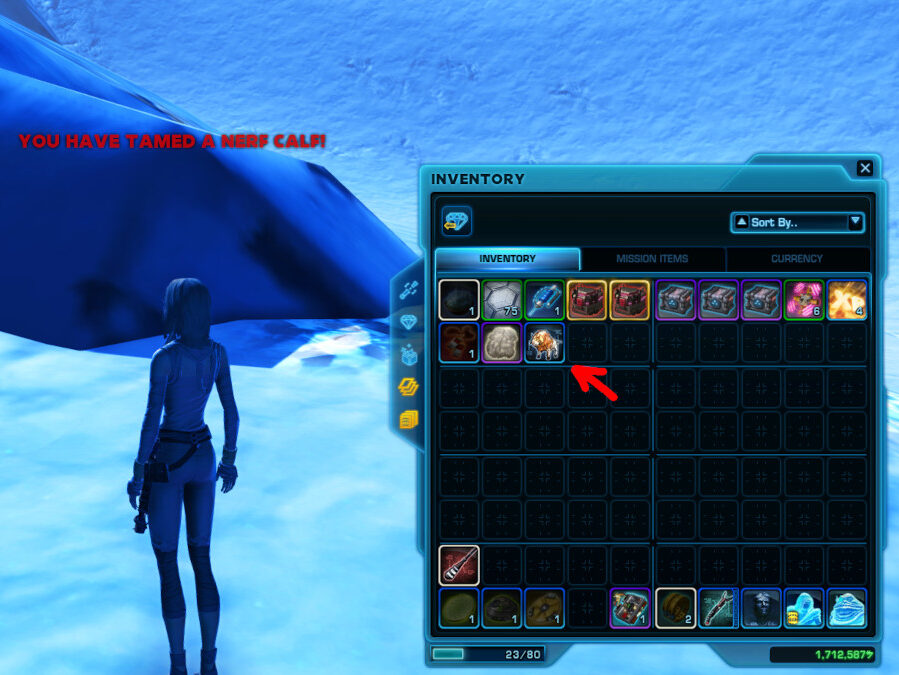Select the dark black rock item
899x675 pixels.
[x=458, y=299]
